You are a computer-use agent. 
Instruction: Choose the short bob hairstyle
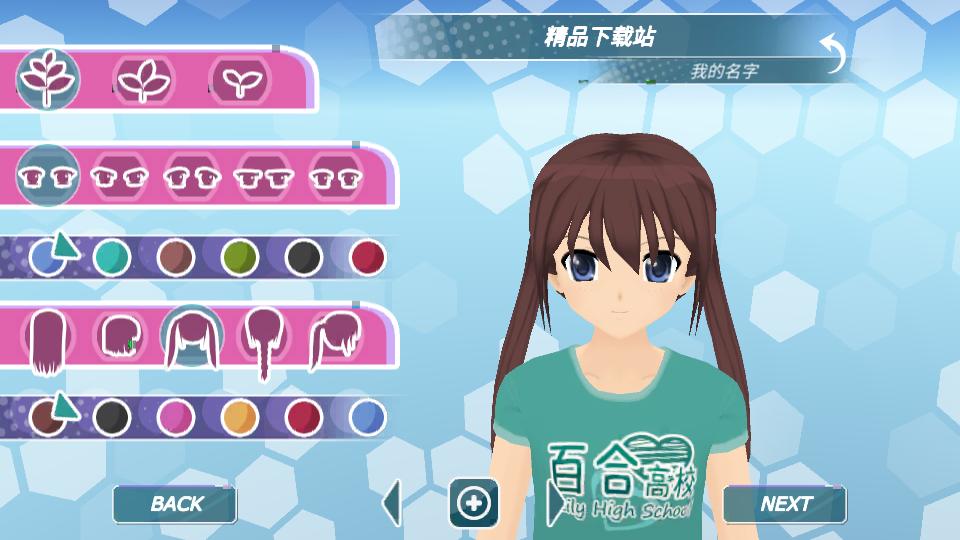pyautogui.click(x=119, y=337)
